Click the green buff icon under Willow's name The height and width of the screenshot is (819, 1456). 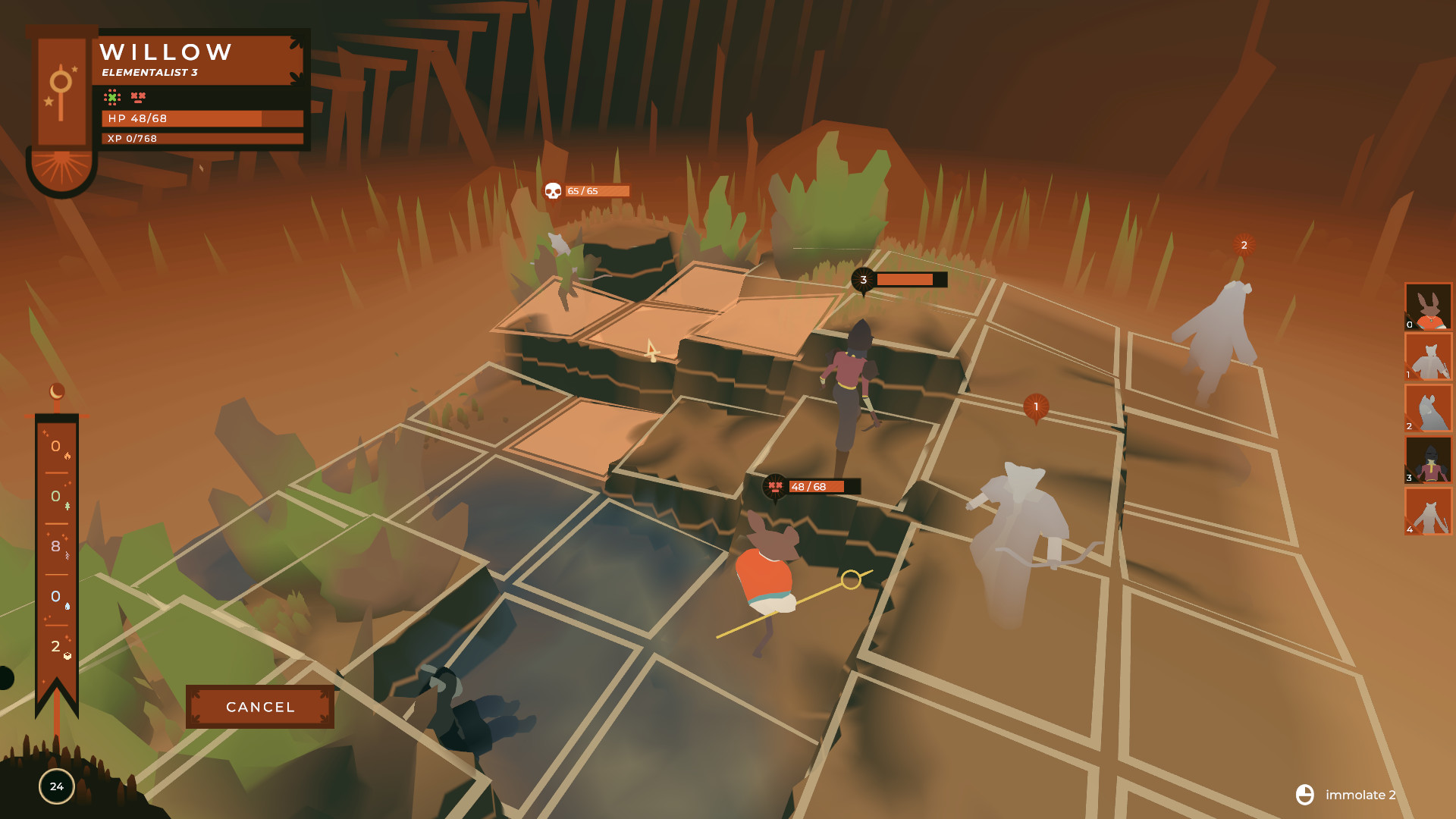(111, 96)
